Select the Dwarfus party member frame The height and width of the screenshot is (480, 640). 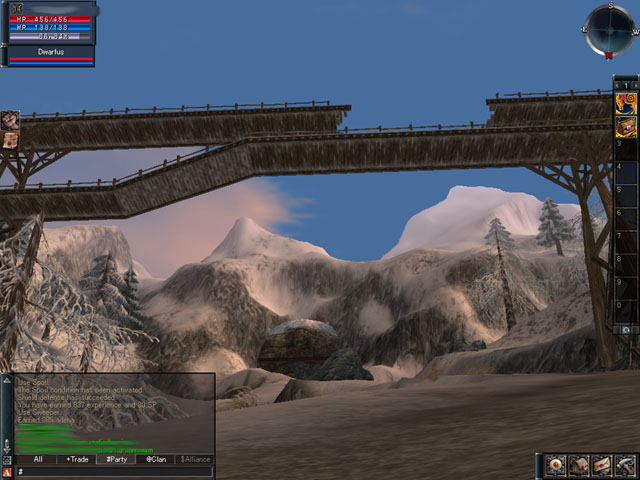point(51,54)
